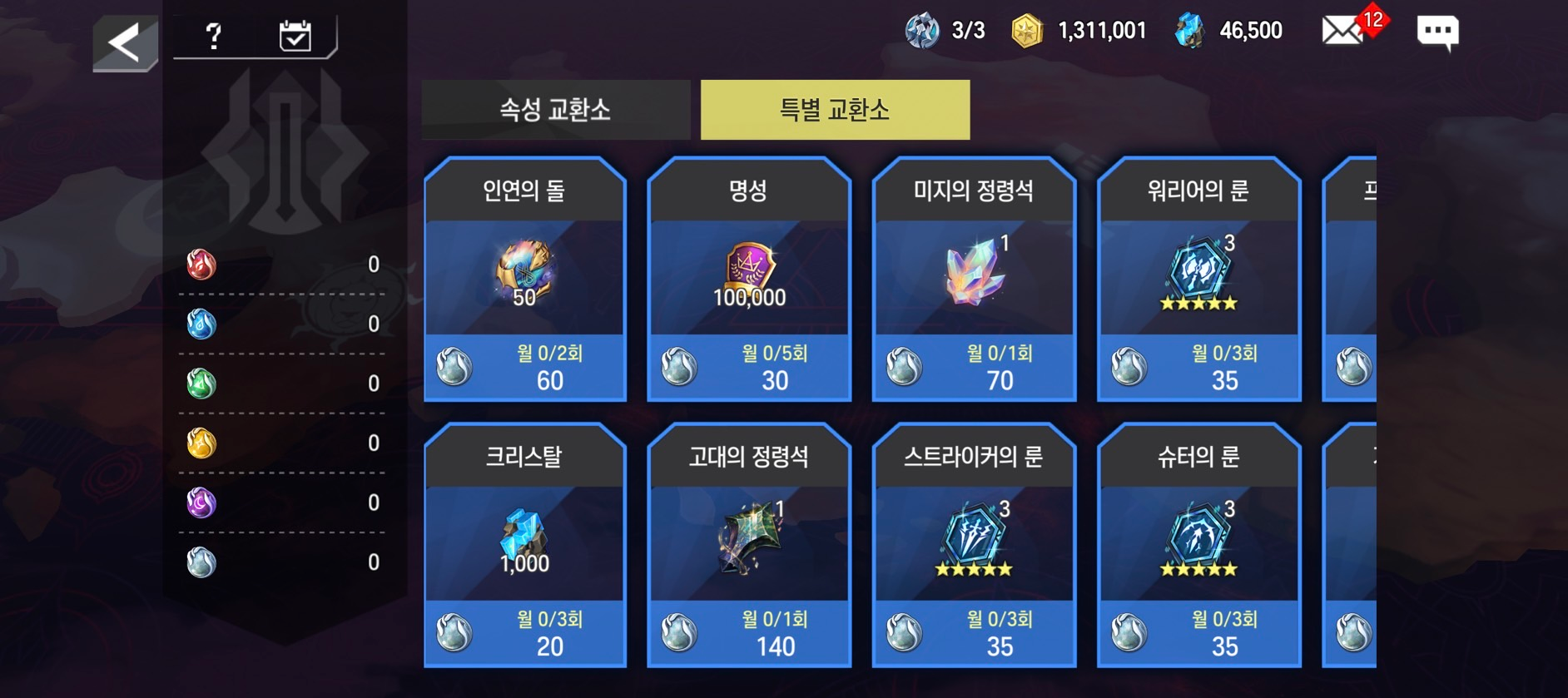1568x698 pixels.
Task: Select the 명성 exchange card
Action: pyautogui.click(x=749, y=280)
